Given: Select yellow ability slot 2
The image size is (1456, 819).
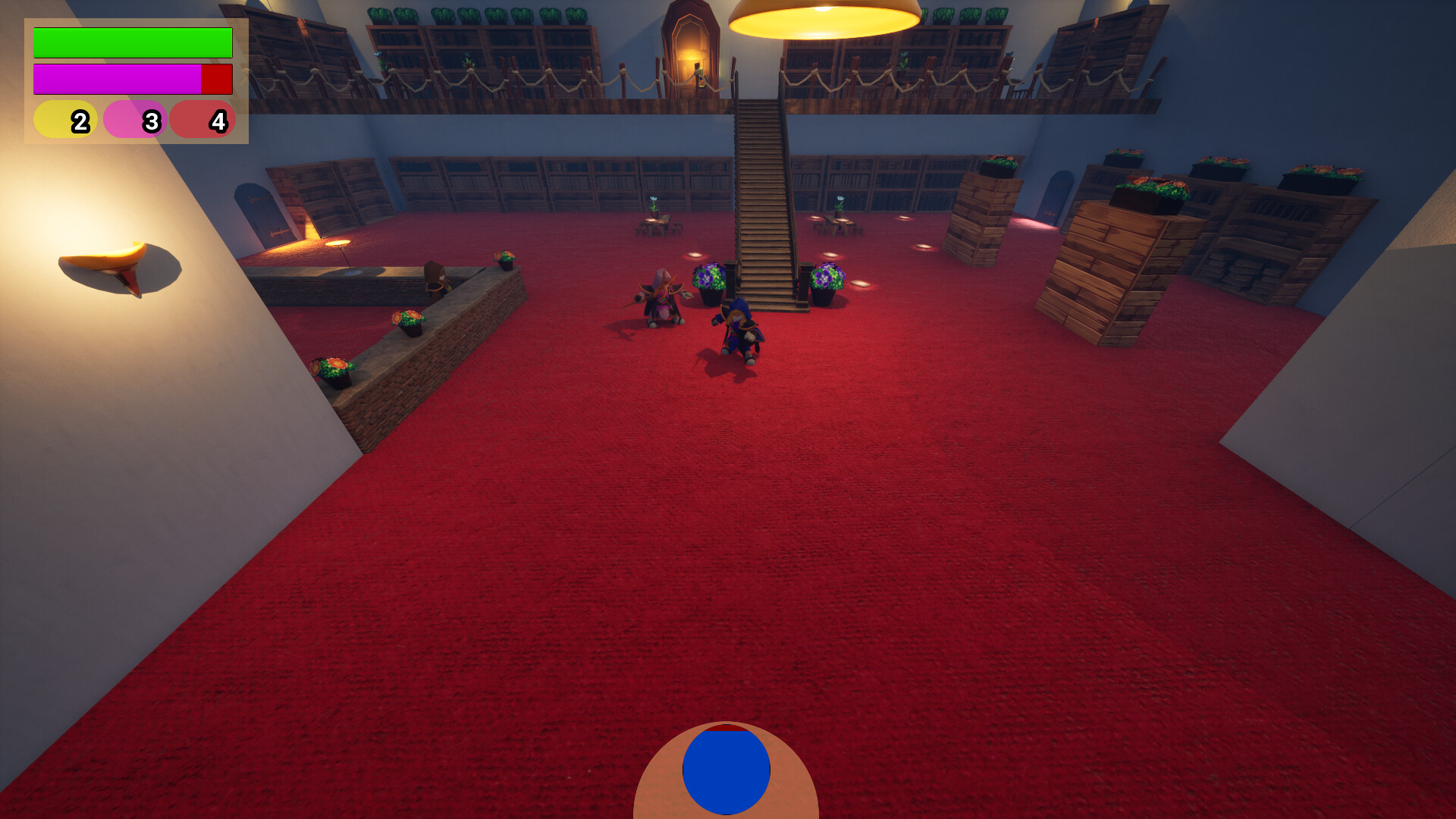Looking at the screenshot, I should (66, 119).
